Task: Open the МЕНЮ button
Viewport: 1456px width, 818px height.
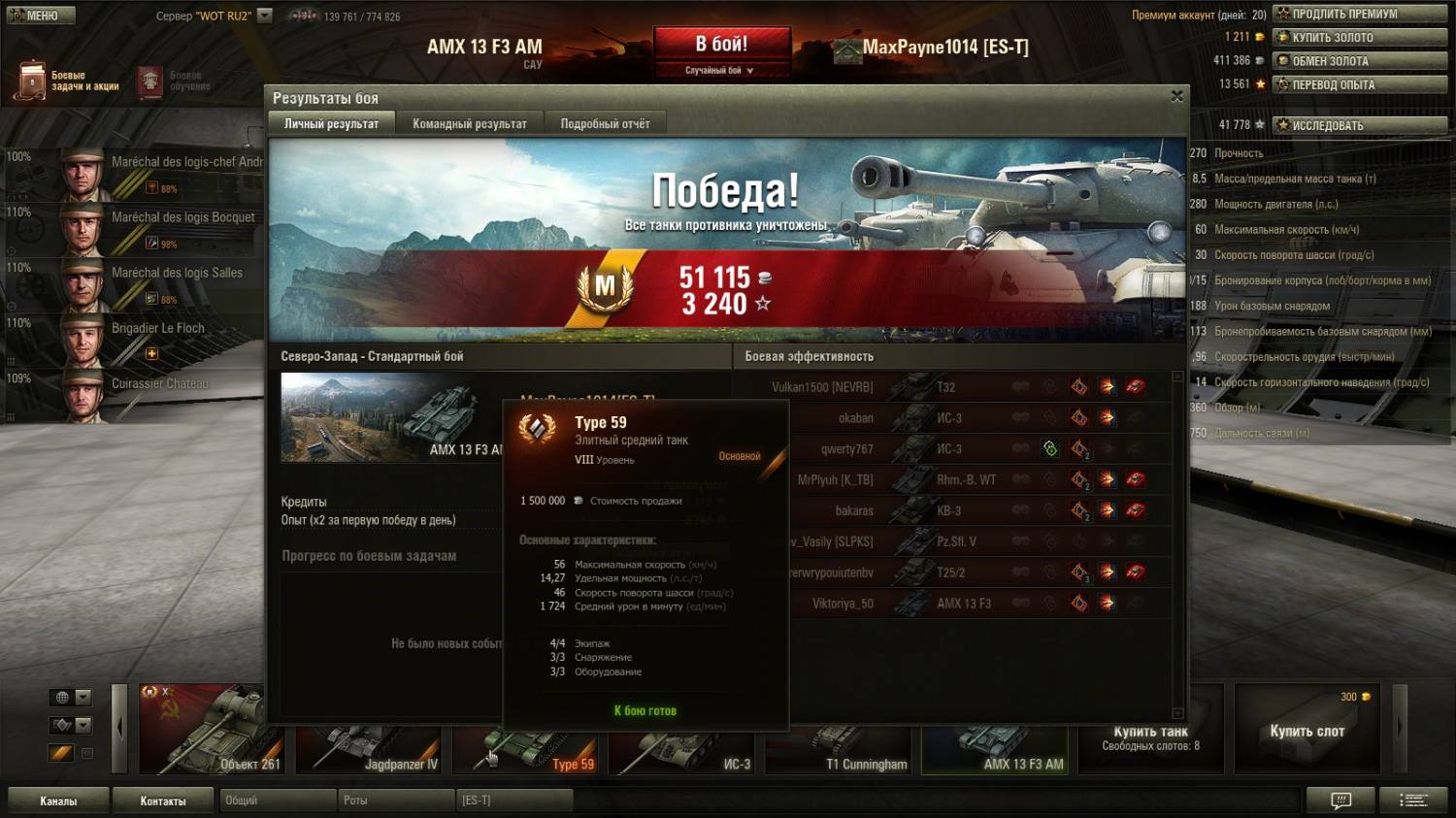Action: (x=39, y=16)
